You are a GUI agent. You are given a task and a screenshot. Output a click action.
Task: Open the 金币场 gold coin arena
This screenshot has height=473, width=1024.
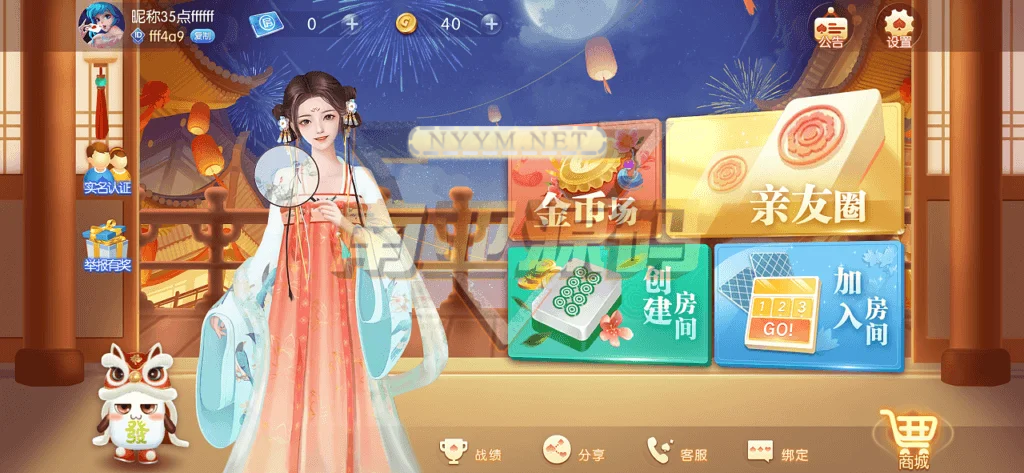pos(585,185)
